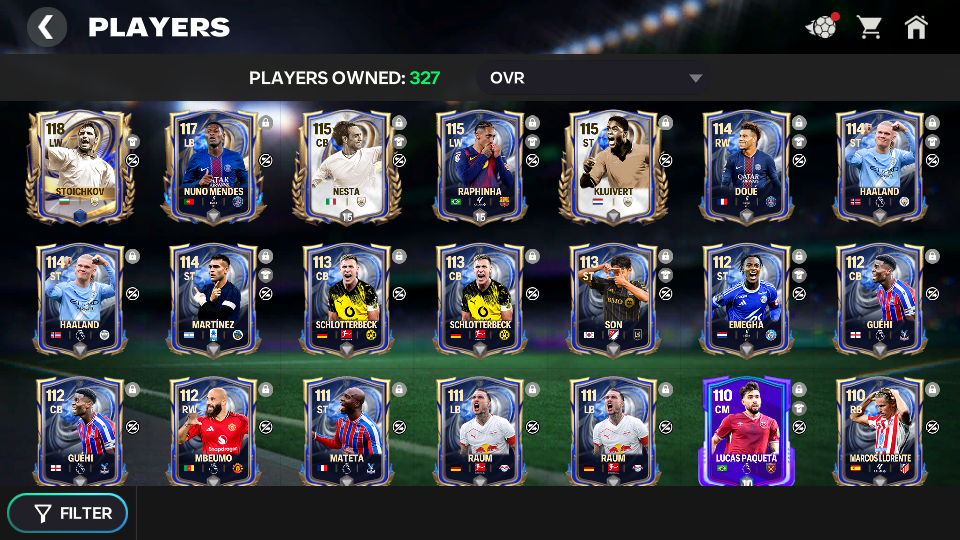Screen dimensions: 960x540
Task: Open the OVR sort dropdown
Action: click(x=596, y=78)
